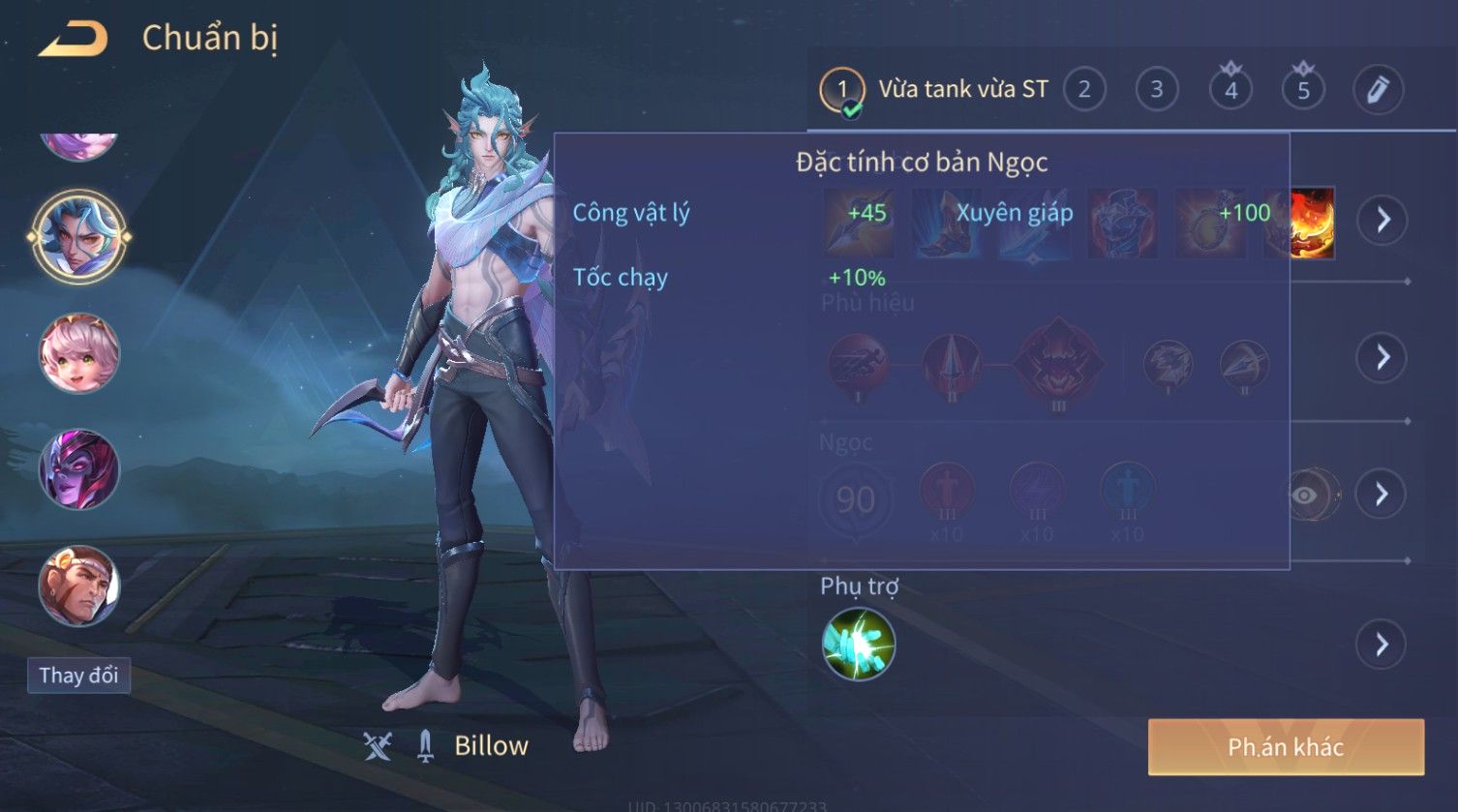Select the pink-haired hero portrait
The image size is (1458, 812).
point(78,353)
